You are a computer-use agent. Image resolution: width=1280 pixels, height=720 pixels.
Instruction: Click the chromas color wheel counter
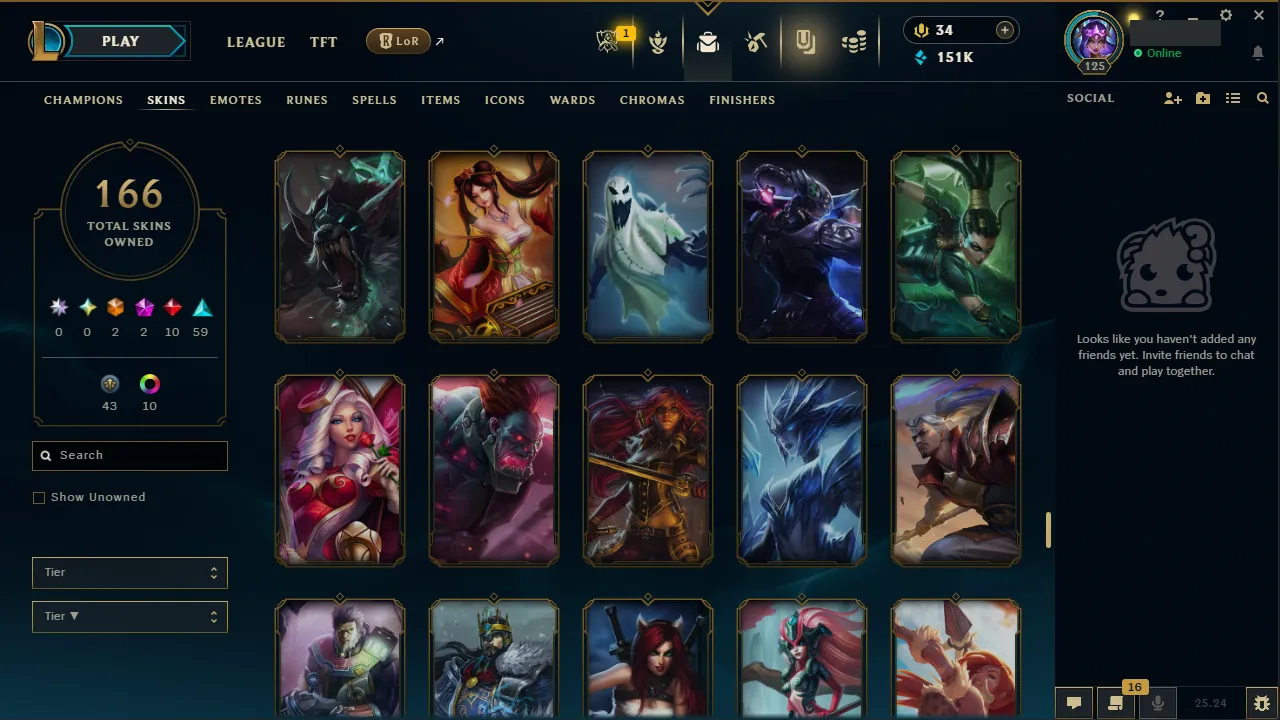tap(149, 390)
